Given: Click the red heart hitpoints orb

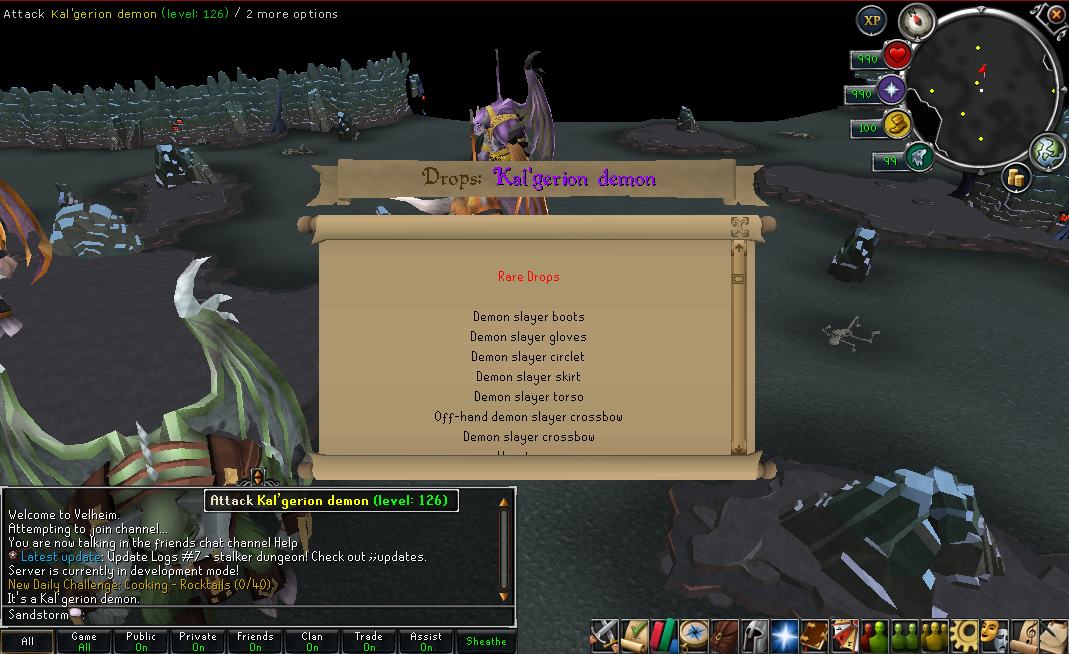Looking at the screenshot, I should 897,55.
